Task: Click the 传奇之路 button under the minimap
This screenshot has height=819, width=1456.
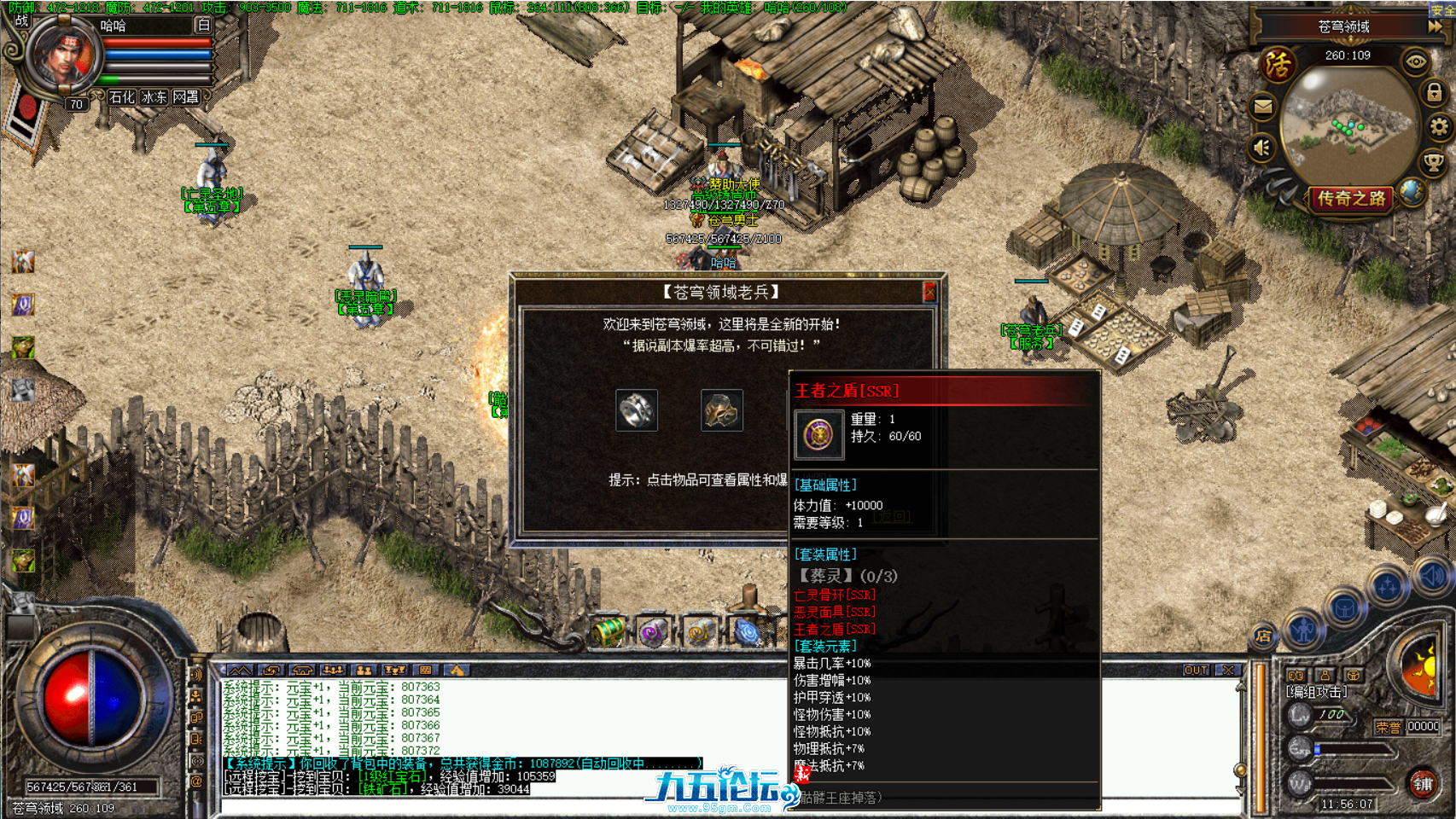Action: [1351, 198]
